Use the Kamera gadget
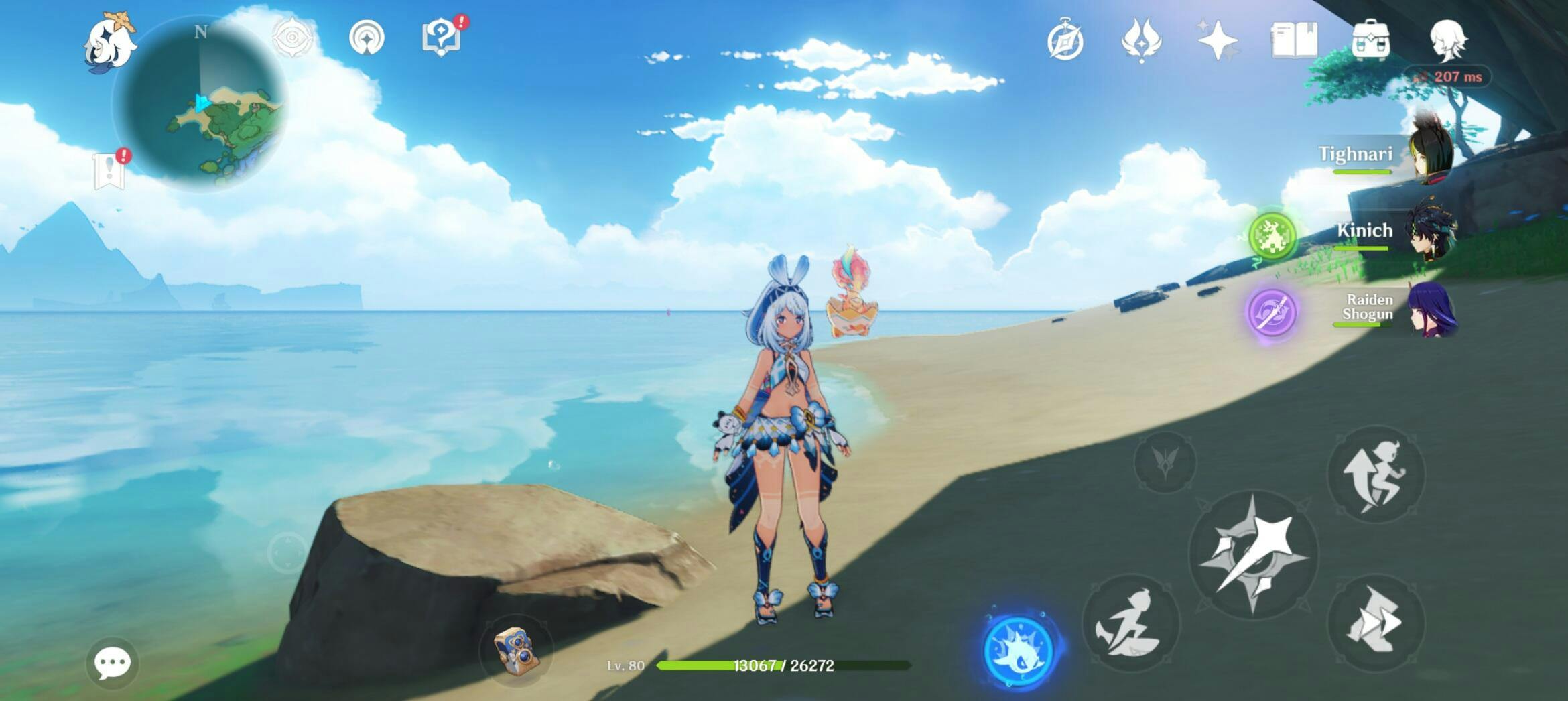The width and height of the screenshot is (1568, 701). coord(516,649)
